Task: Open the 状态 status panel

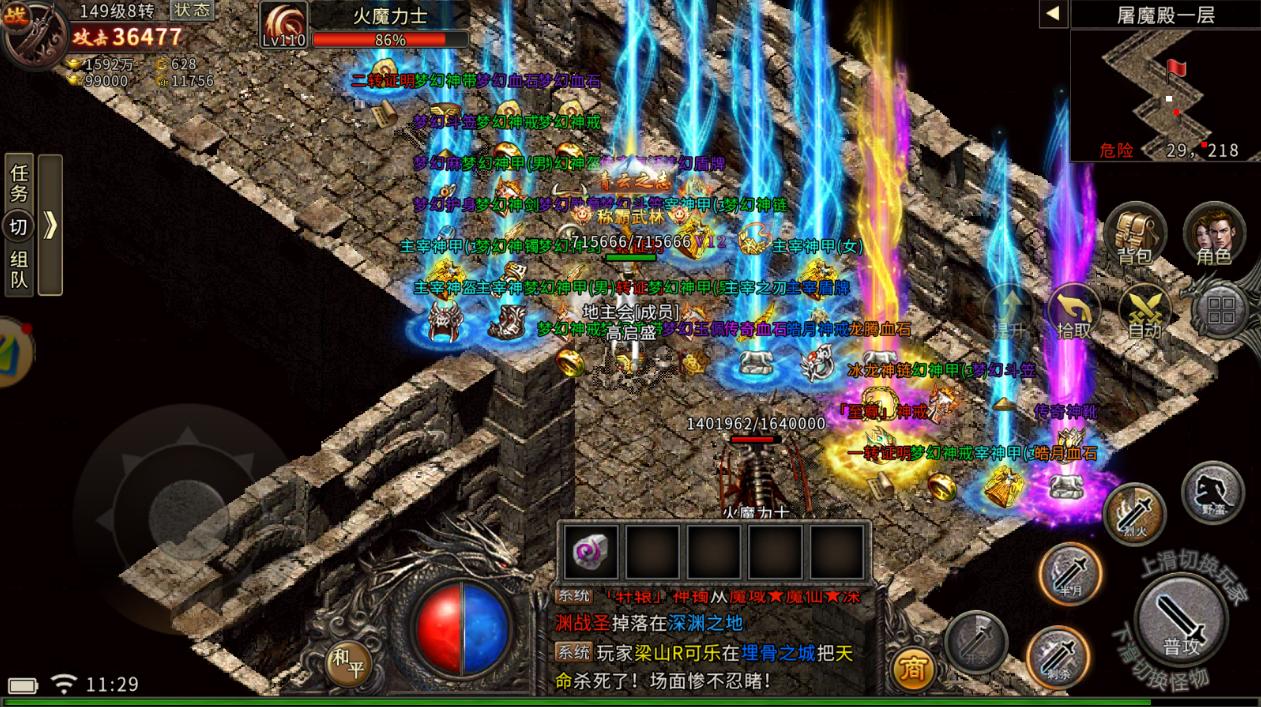Action: click(191, 10)
